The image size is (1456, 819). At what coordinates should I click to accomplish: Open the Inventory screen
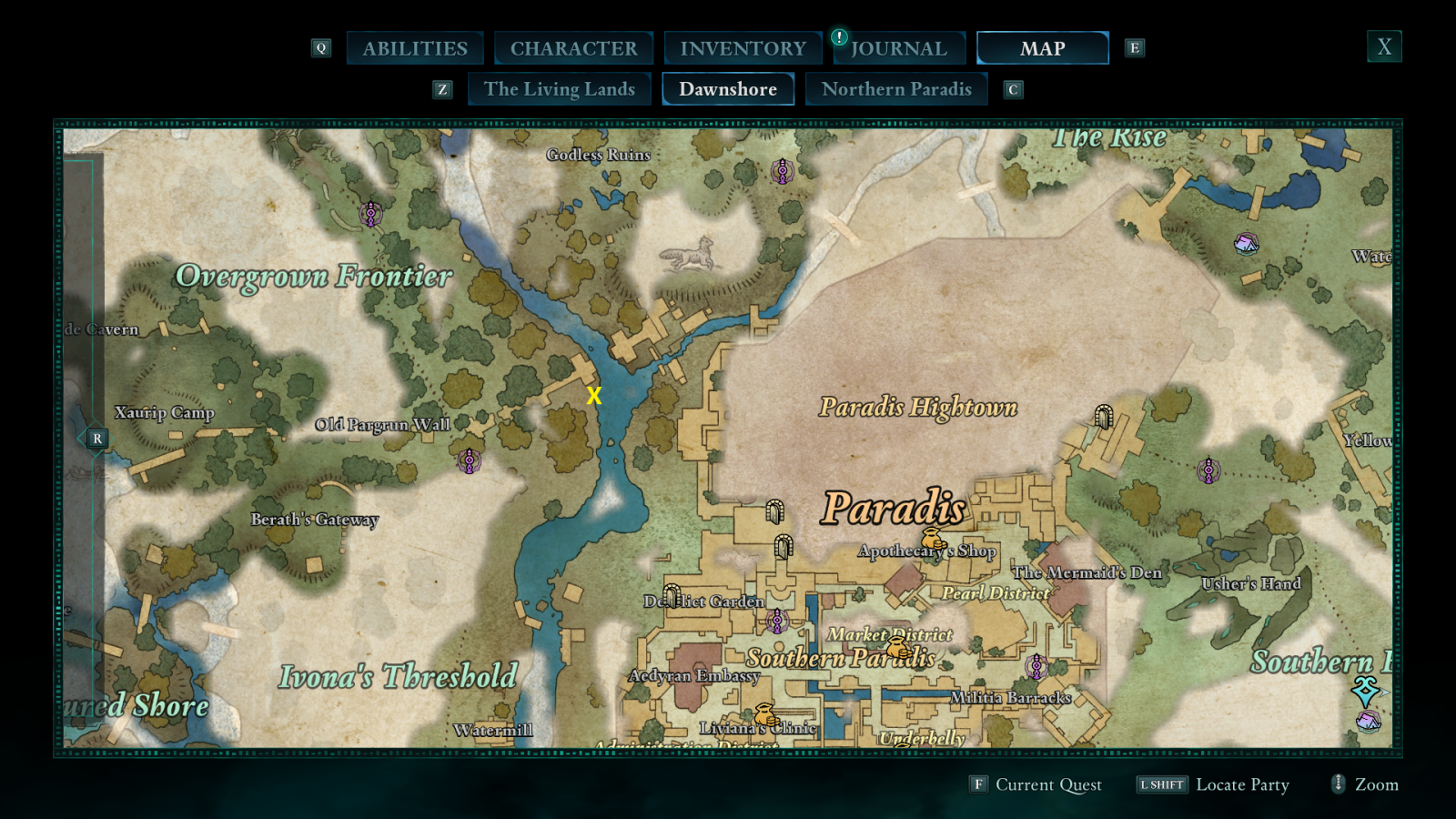point(743,47)
